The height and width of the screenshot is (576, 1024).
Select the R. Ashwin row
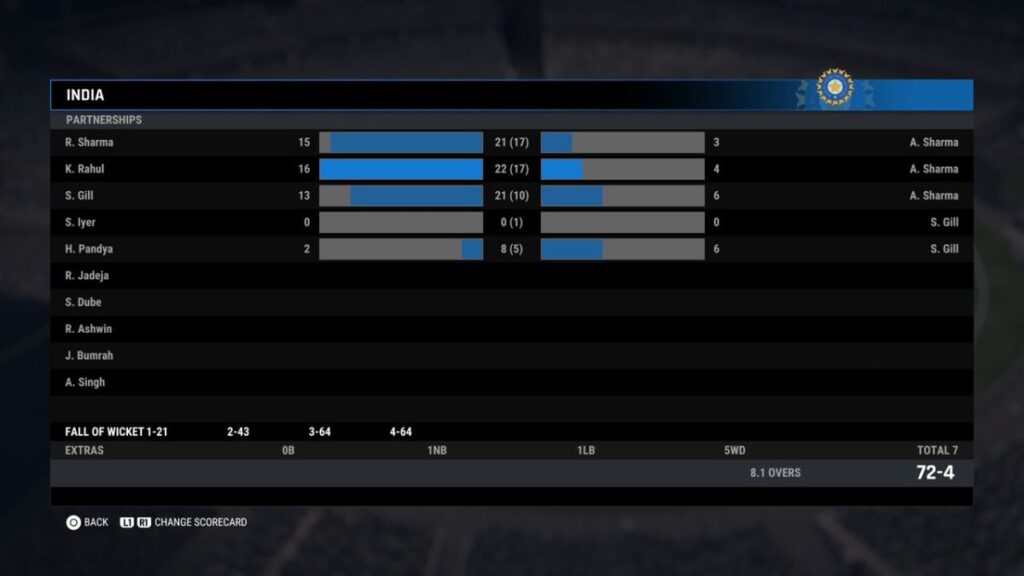[511, 329]
